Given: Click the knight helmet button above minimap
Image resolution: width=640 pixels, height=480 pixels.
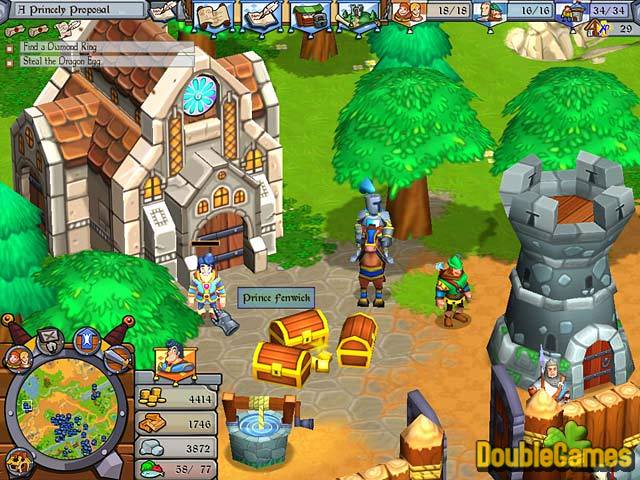Looking at the screenshot, I should pos(50,338).
